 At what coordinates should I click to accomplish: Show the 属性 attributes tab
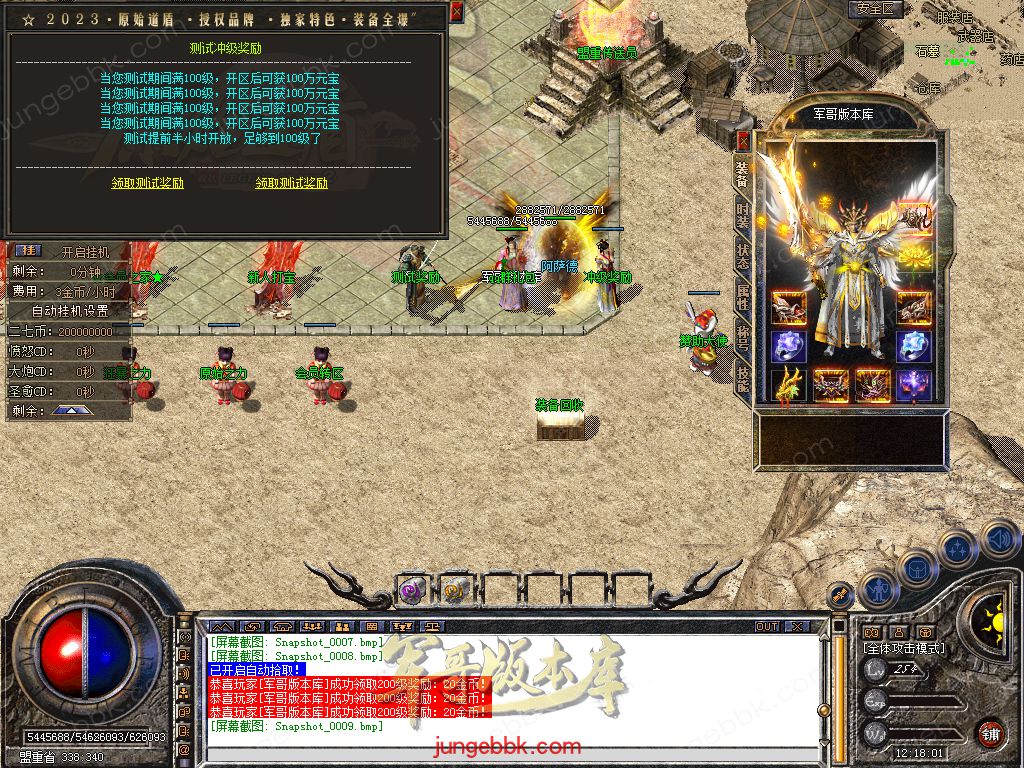coord(742,295)
